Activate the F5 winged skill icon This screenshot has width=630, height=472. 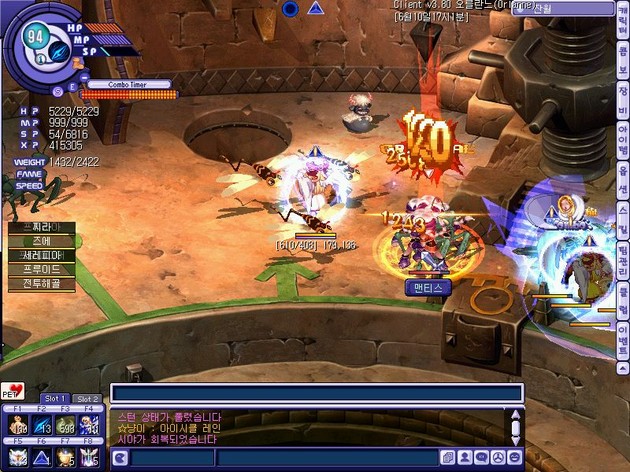[x=16, y=457]
